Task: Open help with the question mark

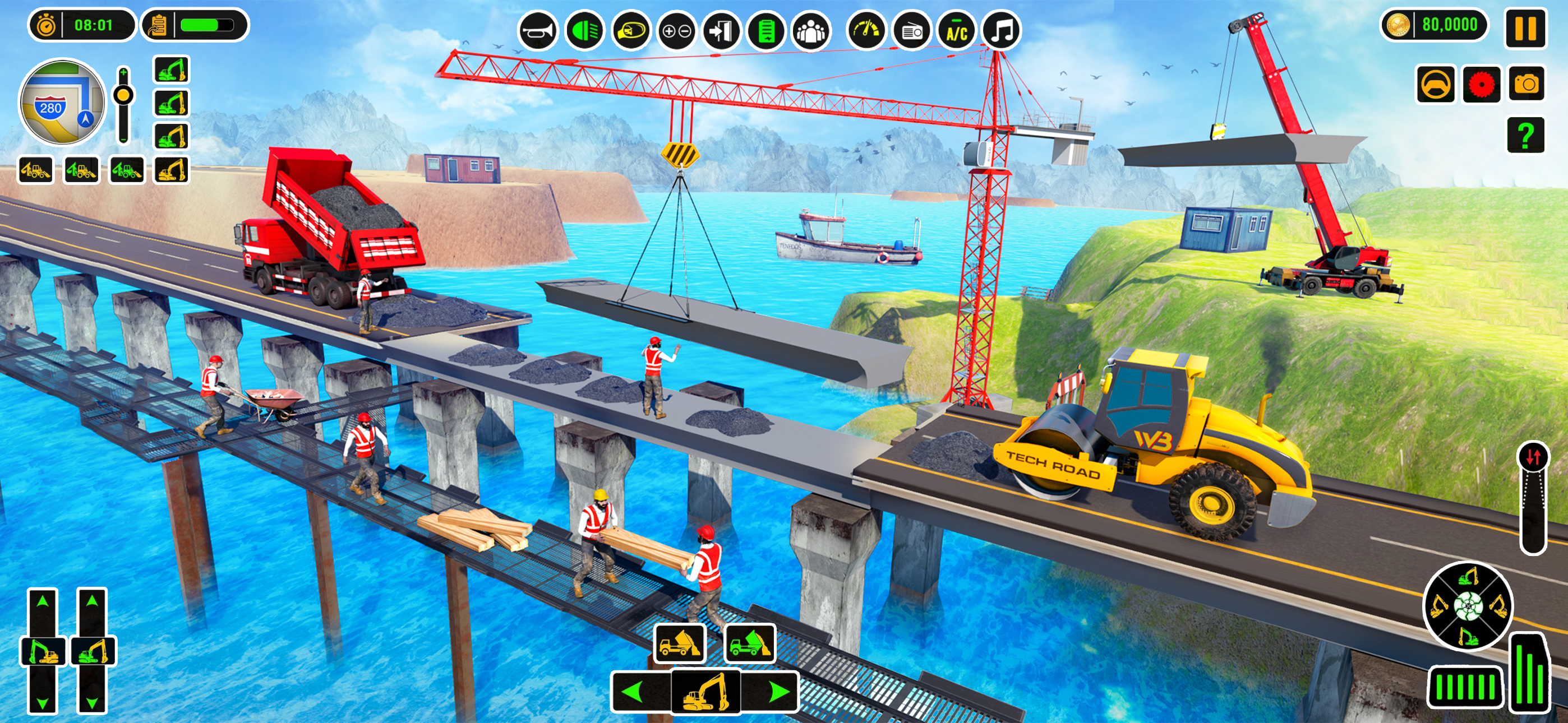Action: (x=1525, y=135)
